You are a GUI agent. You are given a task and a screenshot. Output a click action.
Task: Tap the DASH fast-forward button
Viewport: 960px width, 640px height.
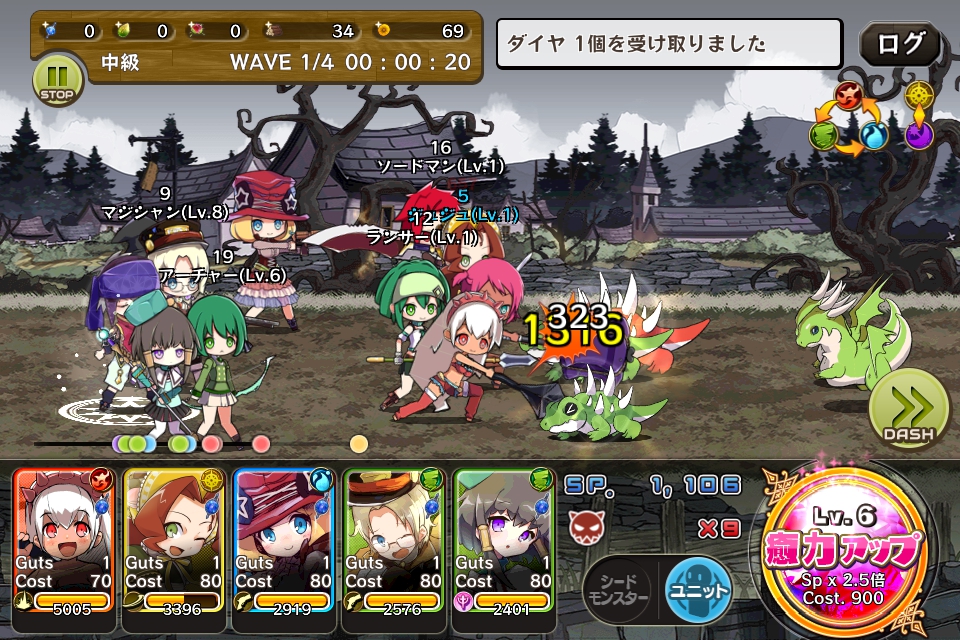908,413
